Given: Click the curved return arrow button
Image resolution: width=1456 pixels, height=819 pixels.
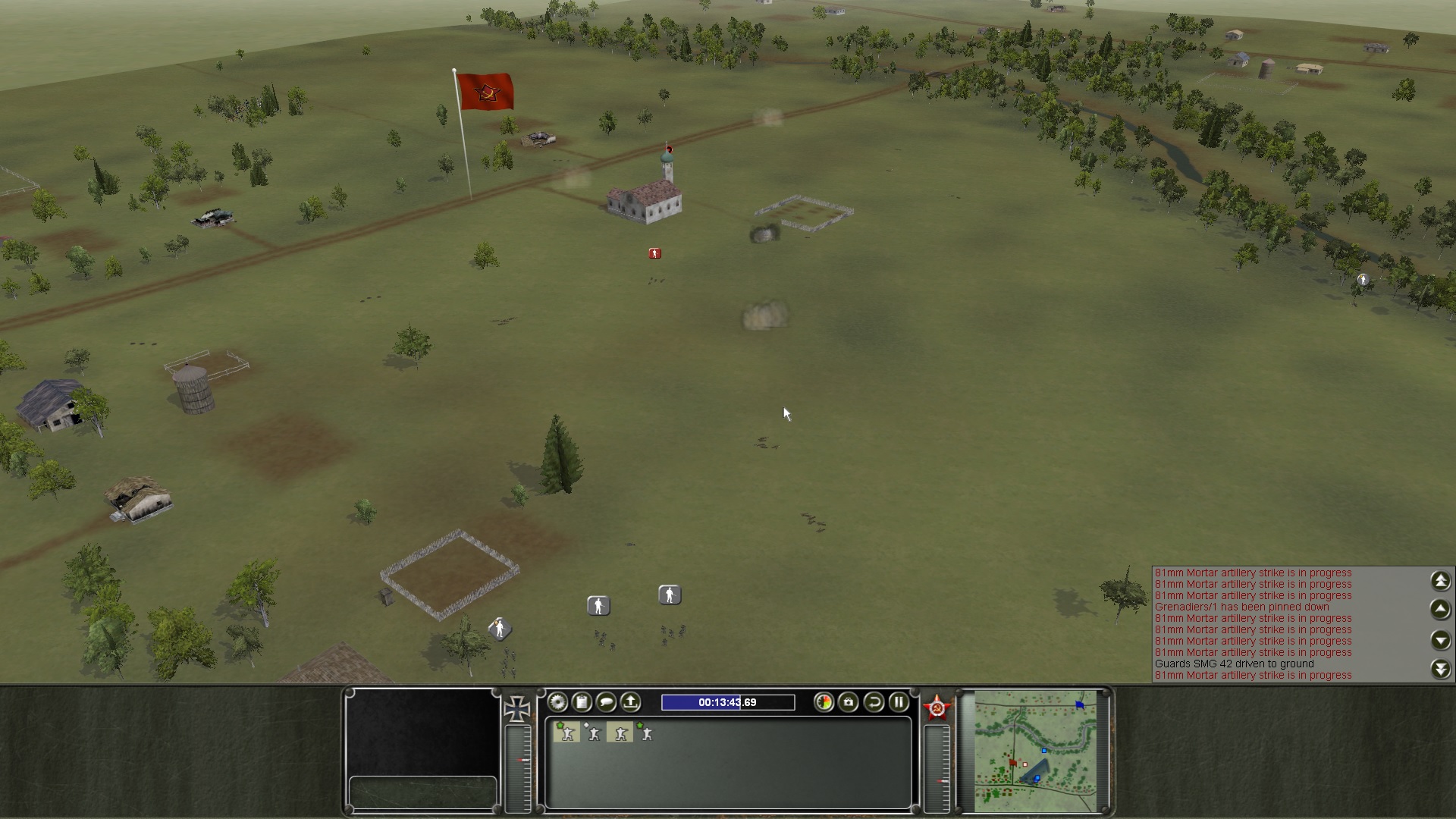Looking at the screenshot, I should click(874, 702).
